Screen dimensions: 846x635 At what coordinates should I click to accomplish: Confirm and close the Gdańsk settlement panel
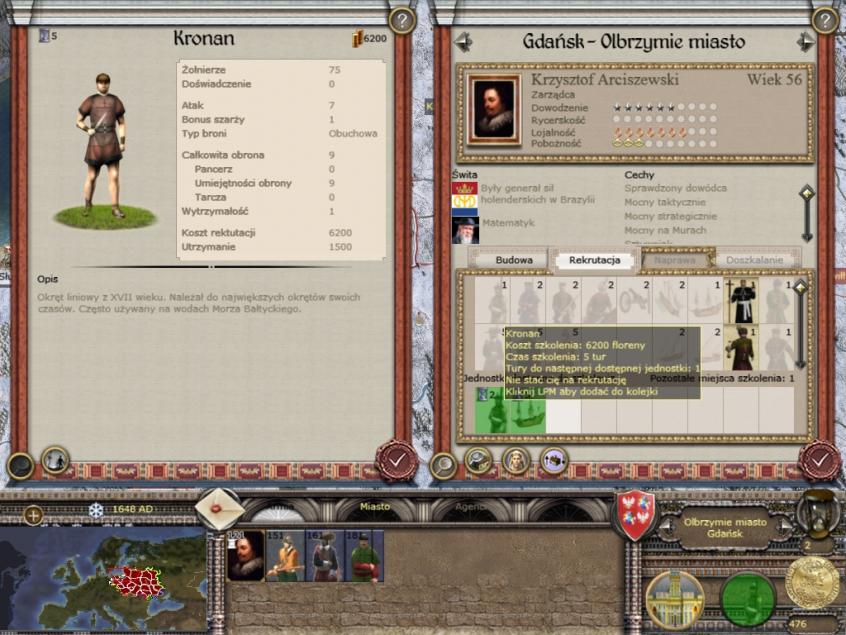[819, 461]
